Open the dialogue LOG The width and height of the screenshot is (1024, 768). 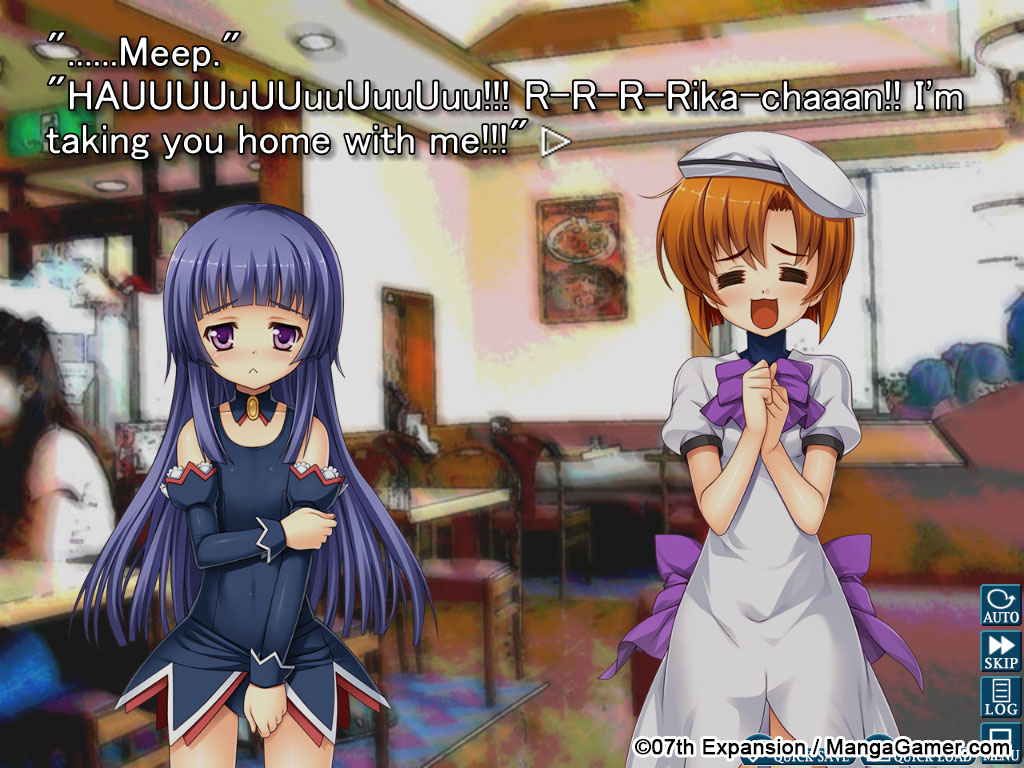[1000, 697]
